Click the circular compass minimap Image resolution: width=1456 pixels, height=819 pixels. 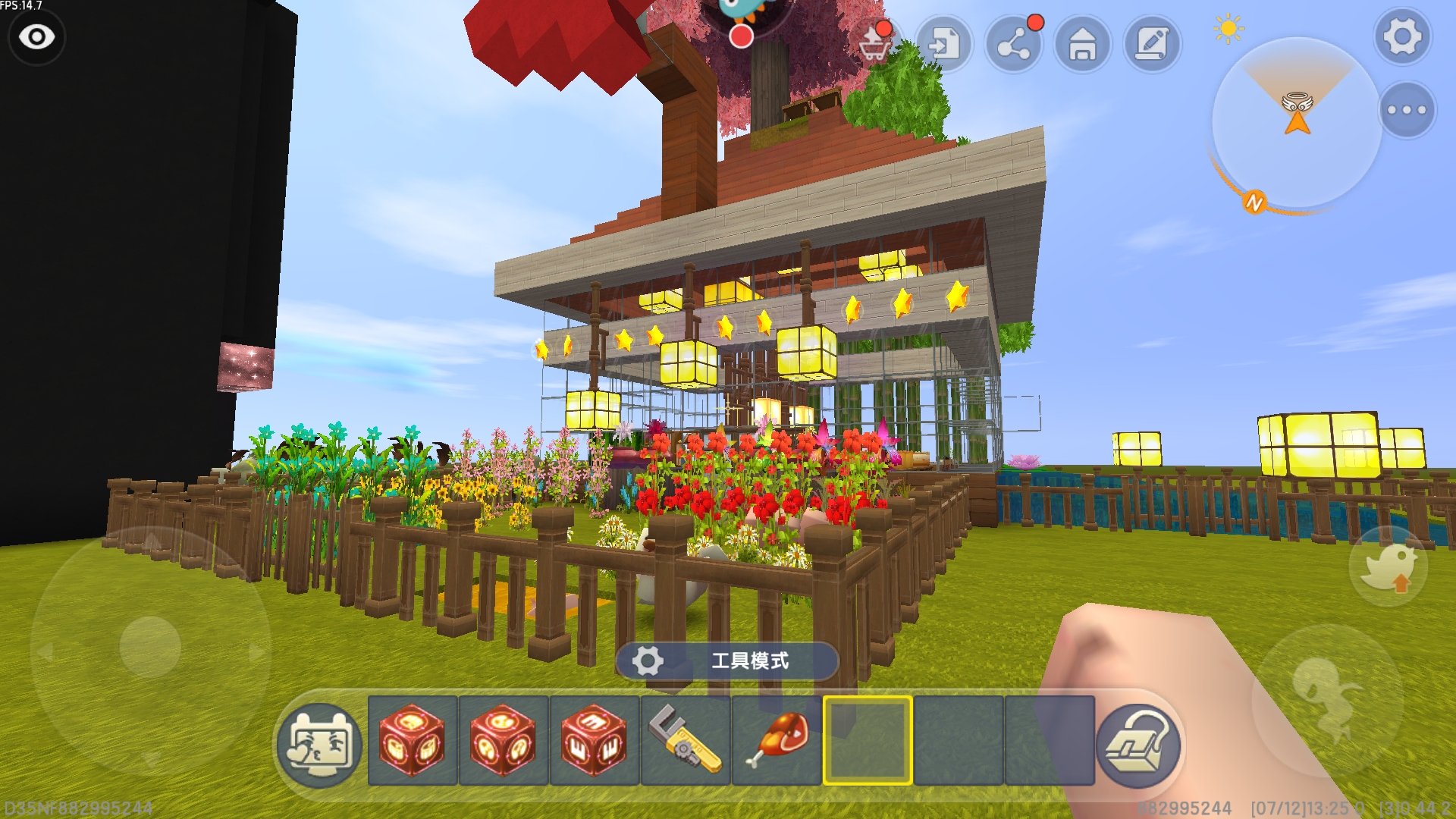[x=1296, y=123]
